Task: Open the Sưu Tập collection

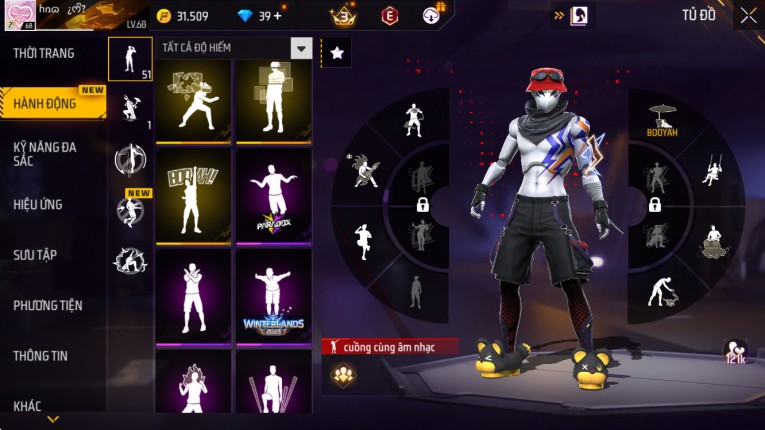Action: click(35, 255)
